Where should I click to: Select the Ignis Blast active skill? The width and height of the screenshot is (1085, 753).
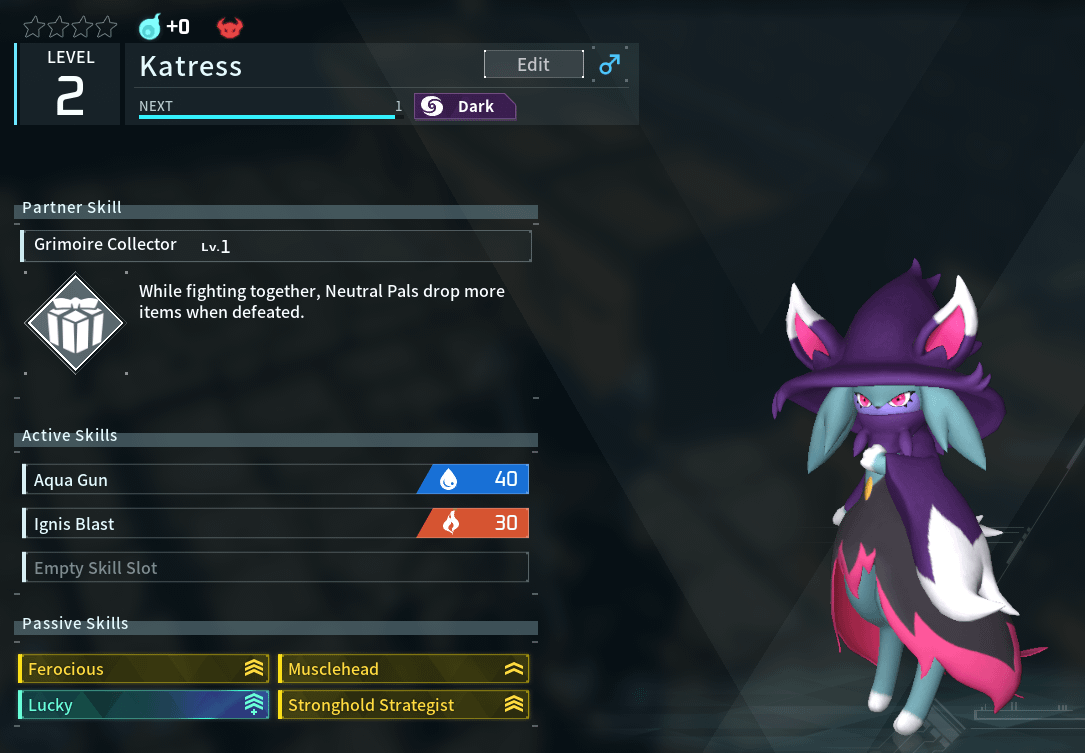point(275,524)
